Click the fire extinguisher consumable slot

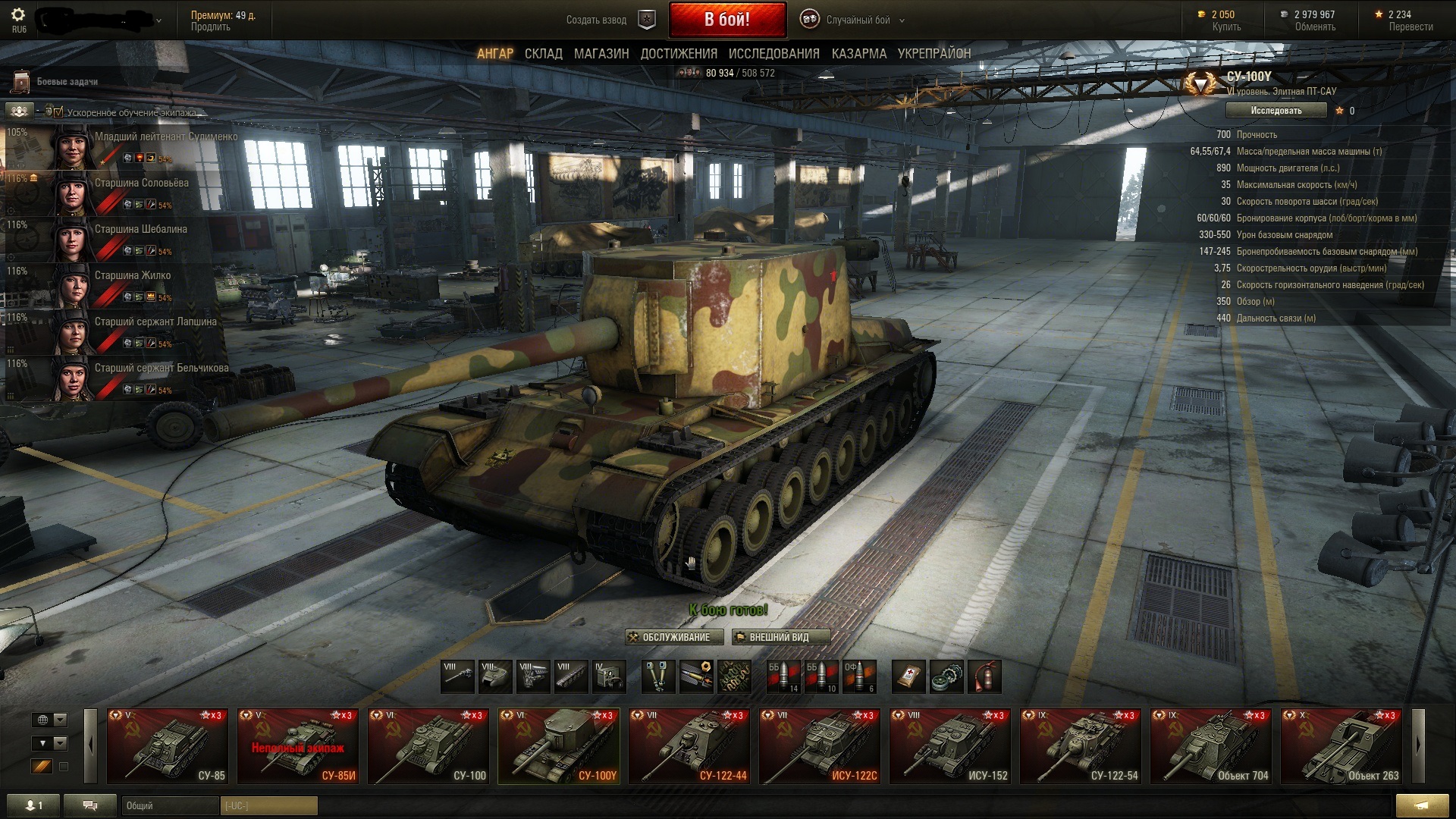coord(984,676)
